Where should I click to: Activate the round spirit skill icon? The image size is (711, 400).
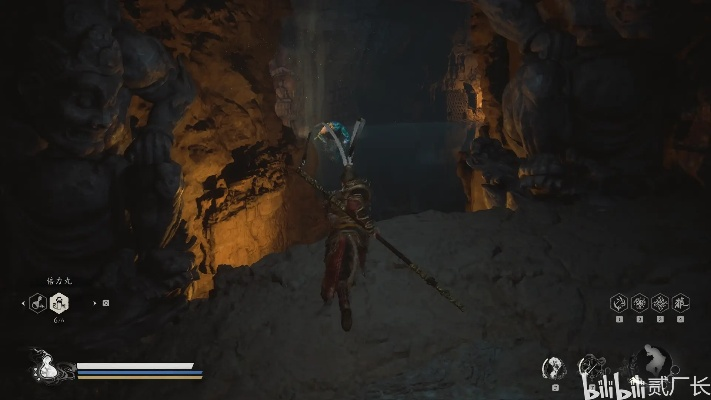553,367
